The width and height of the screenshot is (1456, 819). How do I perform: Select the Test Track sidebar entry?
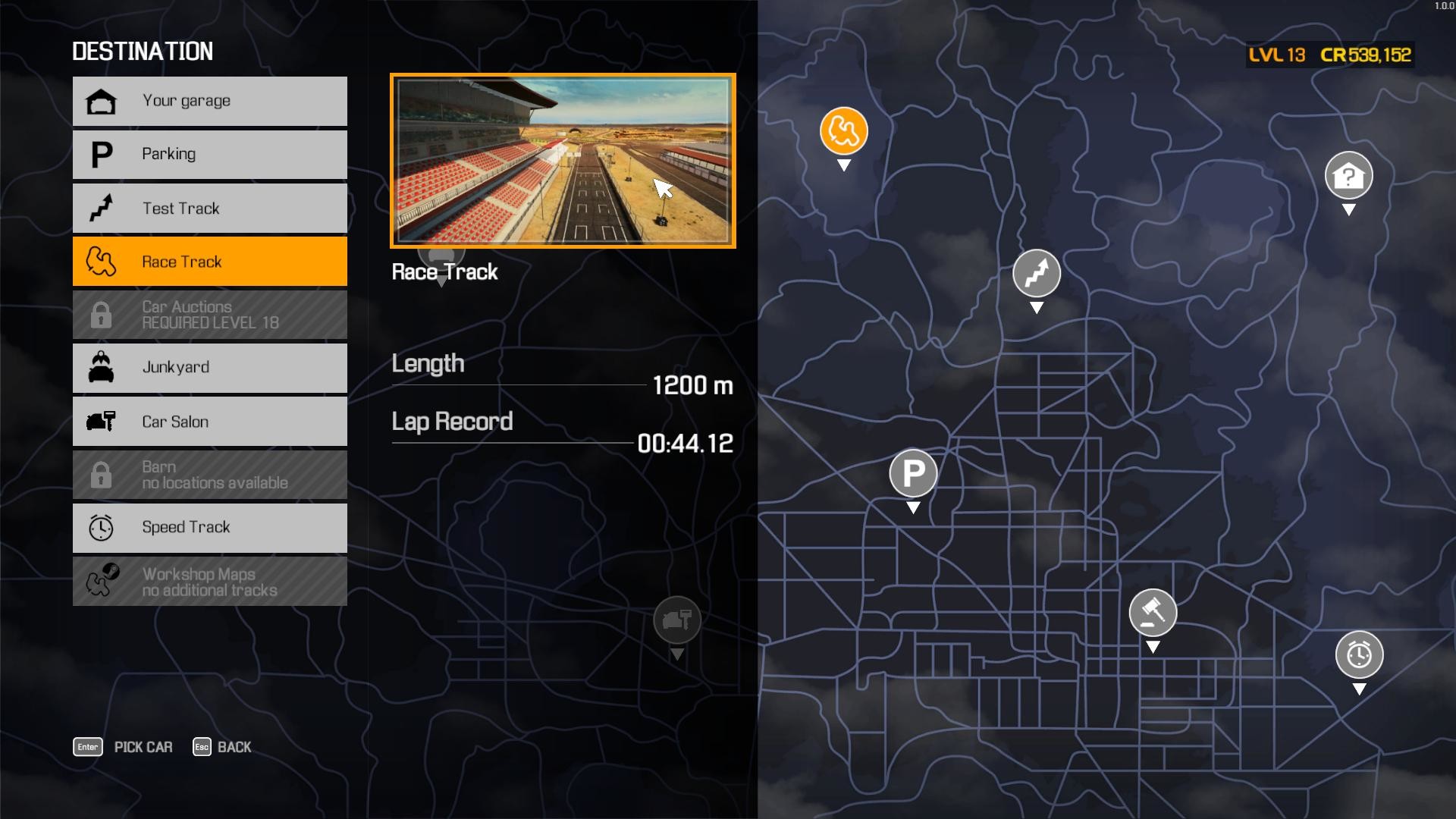[x=209, y=208]
